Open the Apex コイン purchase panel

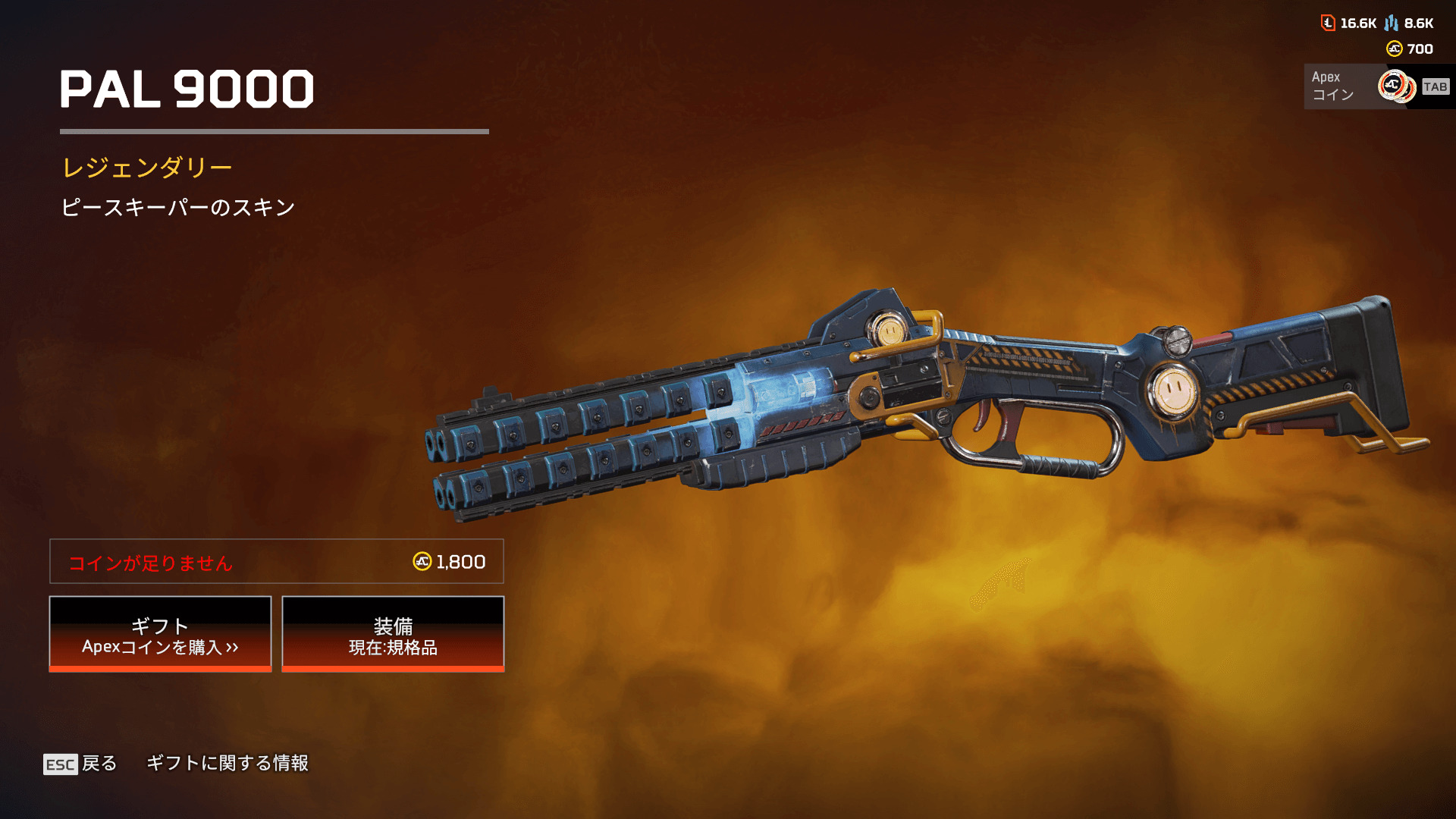[1376, 86]
